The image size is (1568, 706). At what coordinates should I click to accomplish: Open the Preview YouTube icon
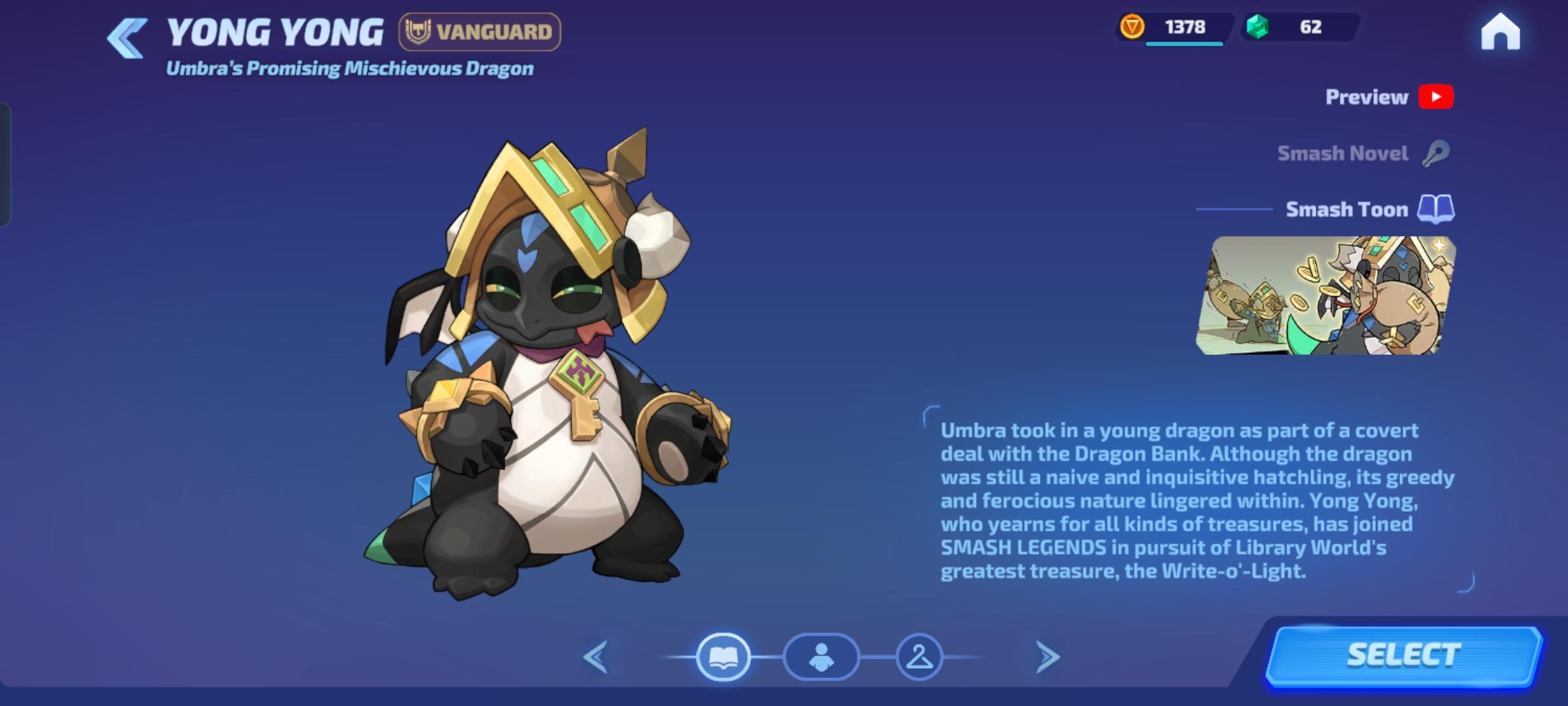(1436, 96)
